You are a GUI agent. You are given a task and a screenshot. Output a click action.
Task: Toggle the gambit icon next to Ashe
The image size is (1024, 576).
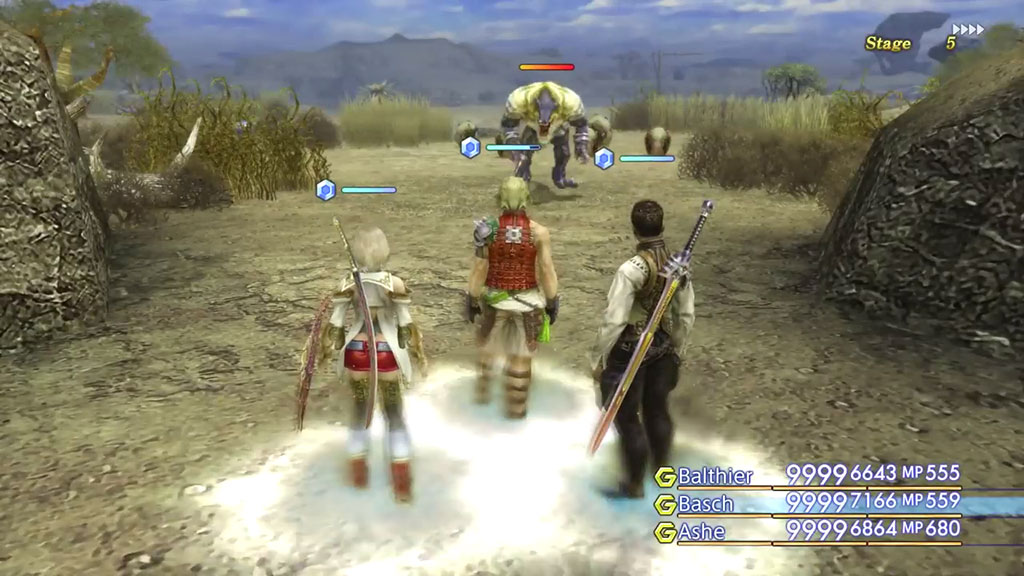pyautogui.click(x=665, y=533)
